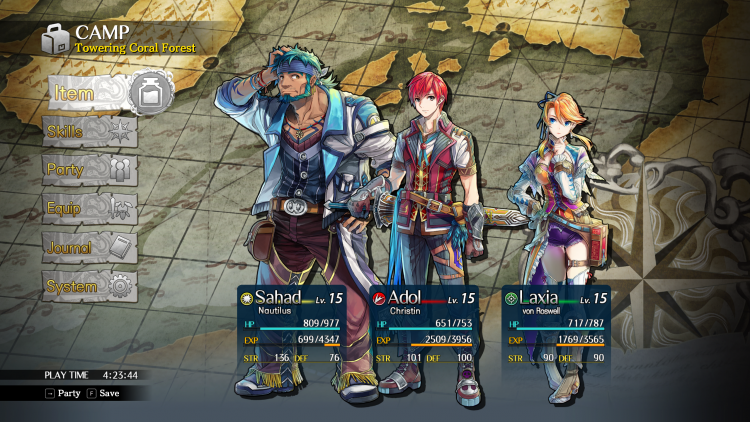This screenshot has height=422, width=750.
Task: Enter the System settings menu
Action: (87, 286)
